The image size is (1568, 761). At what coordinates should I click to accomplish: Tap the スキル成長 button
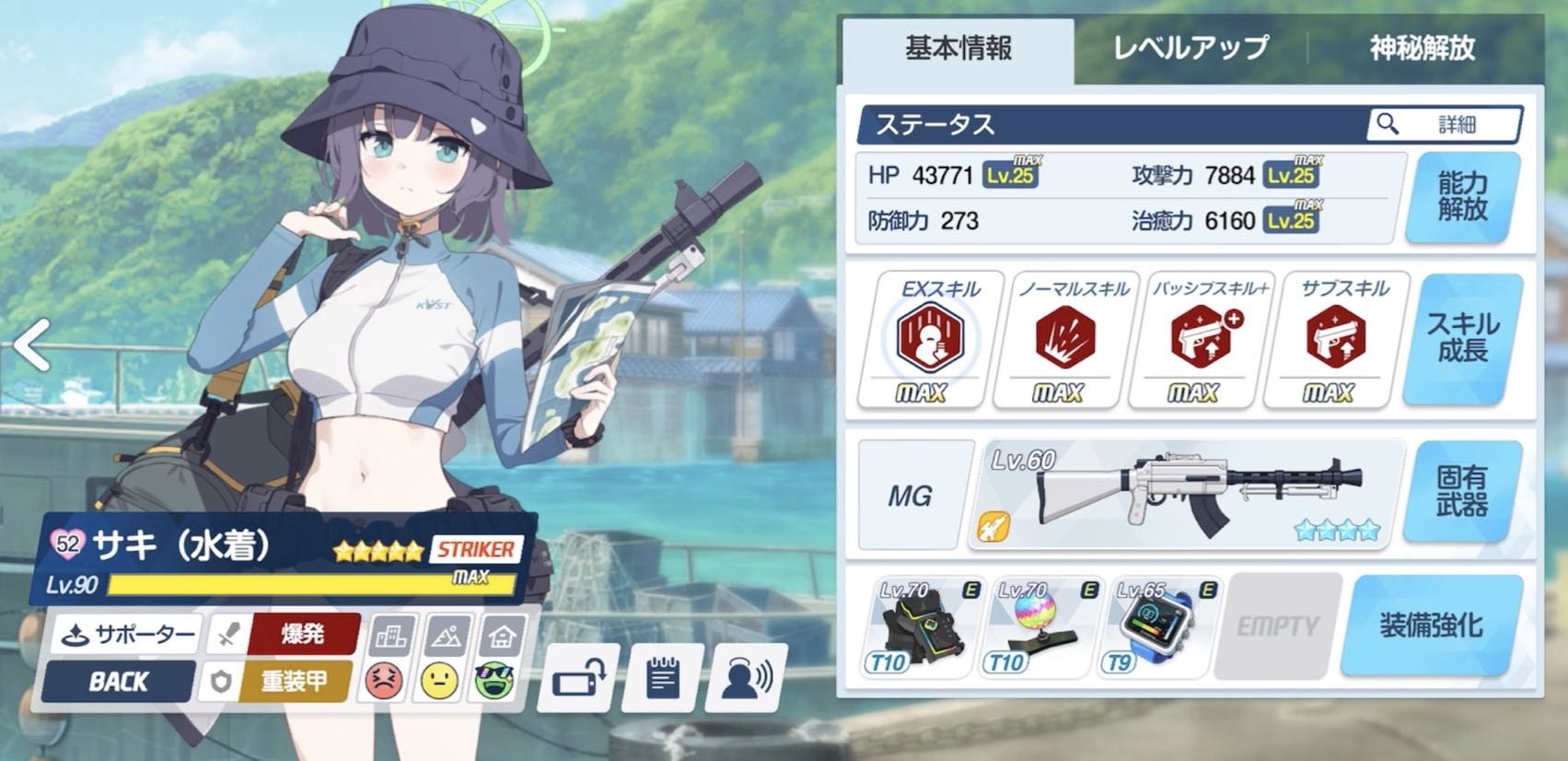tap(1462, 338)
